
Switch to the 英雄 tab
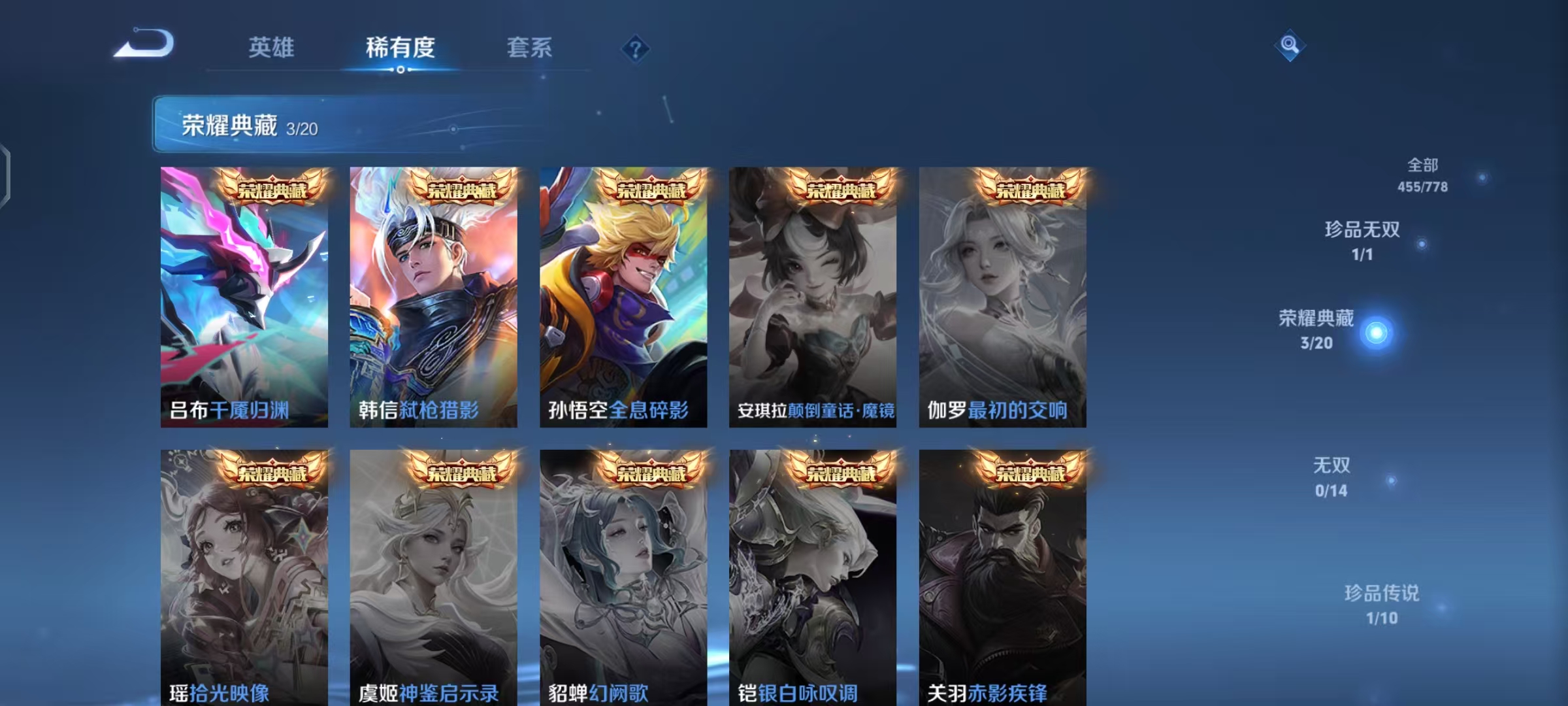273,47
